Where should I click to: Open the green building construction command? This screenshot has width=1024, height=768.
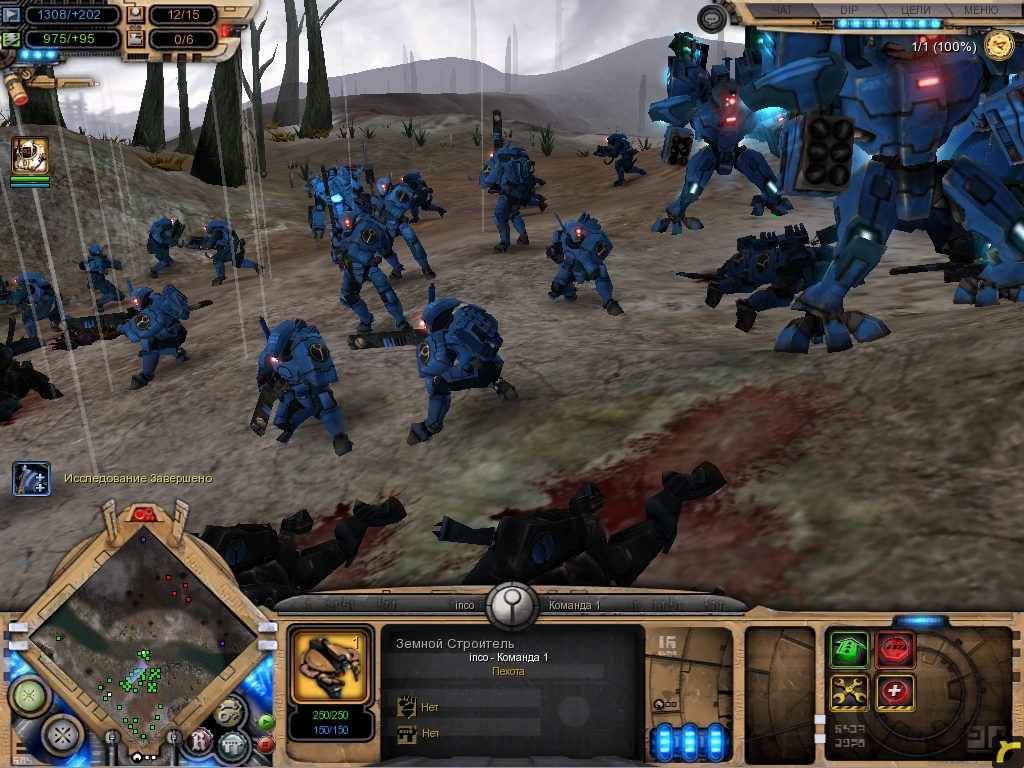point(848,651)
